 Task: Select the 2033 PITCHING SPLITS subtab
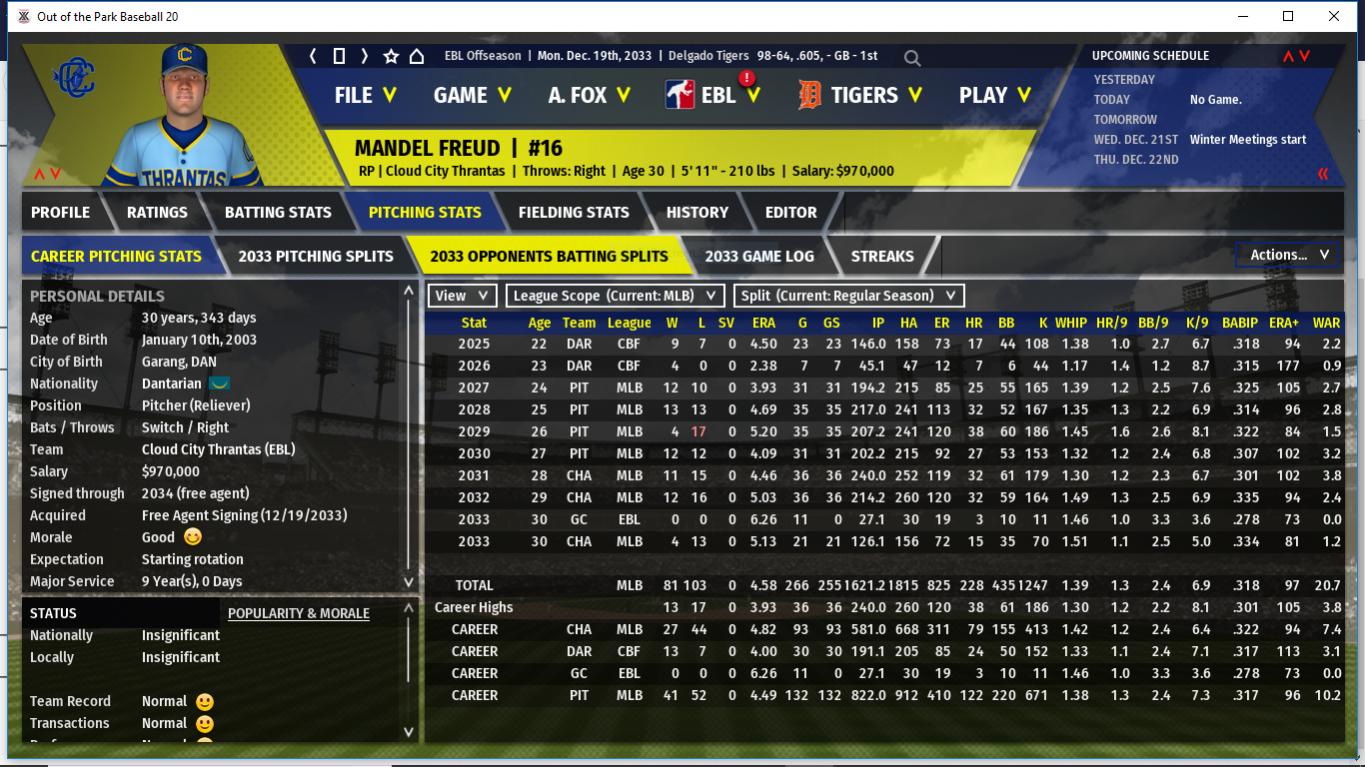pos(316,256)
